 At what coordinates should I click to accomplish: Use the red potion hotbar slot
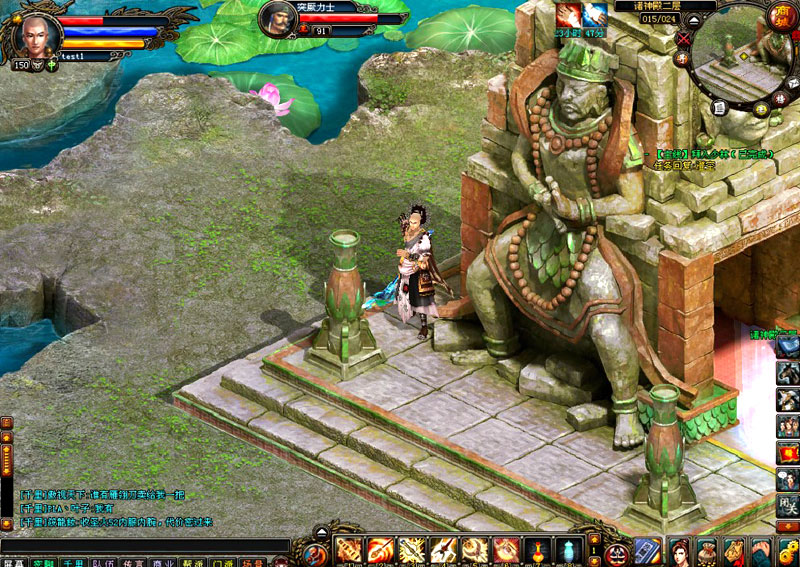point(535,549)
